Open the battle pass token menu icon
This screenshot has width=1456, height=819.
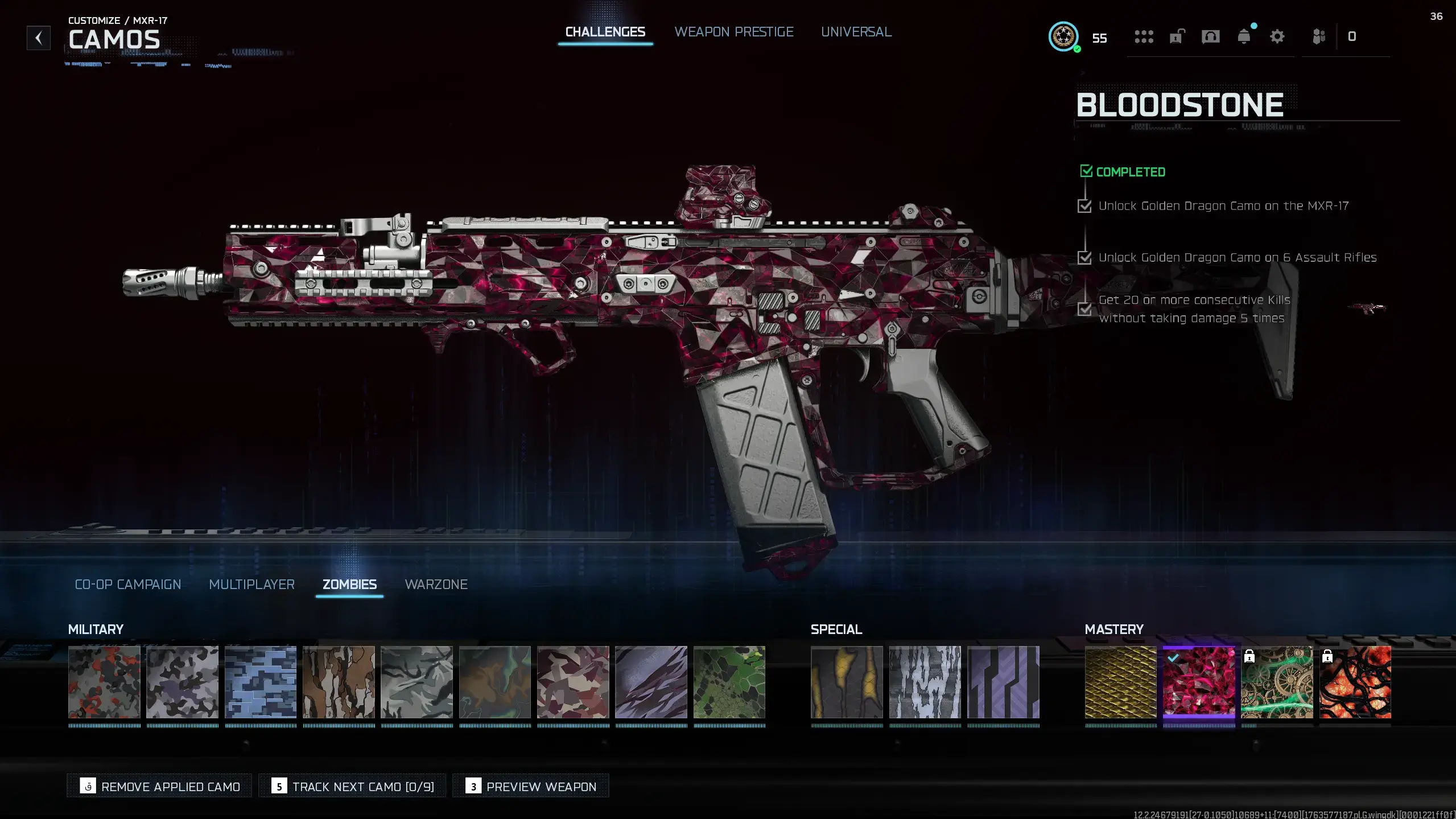1145,37
